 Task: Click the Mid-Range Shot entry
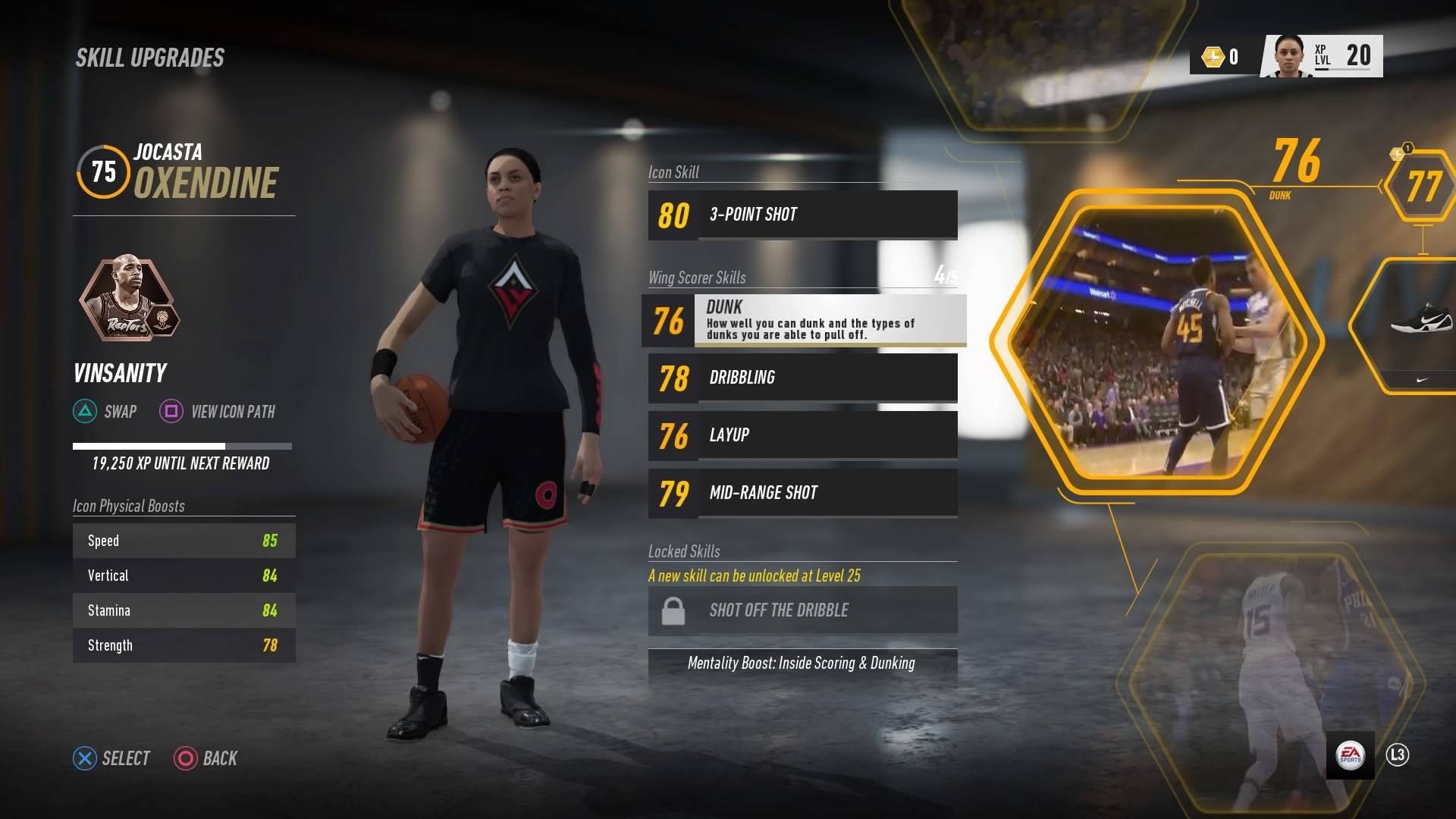[x=802, y=493]
